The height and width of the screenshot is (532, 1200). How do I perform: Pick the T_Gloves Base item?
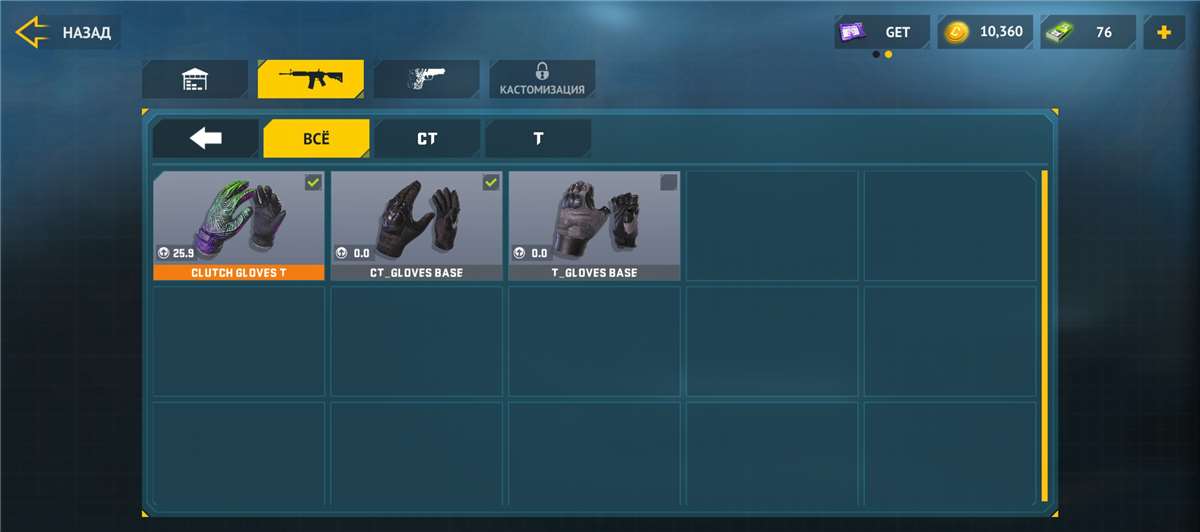(594, 220)
